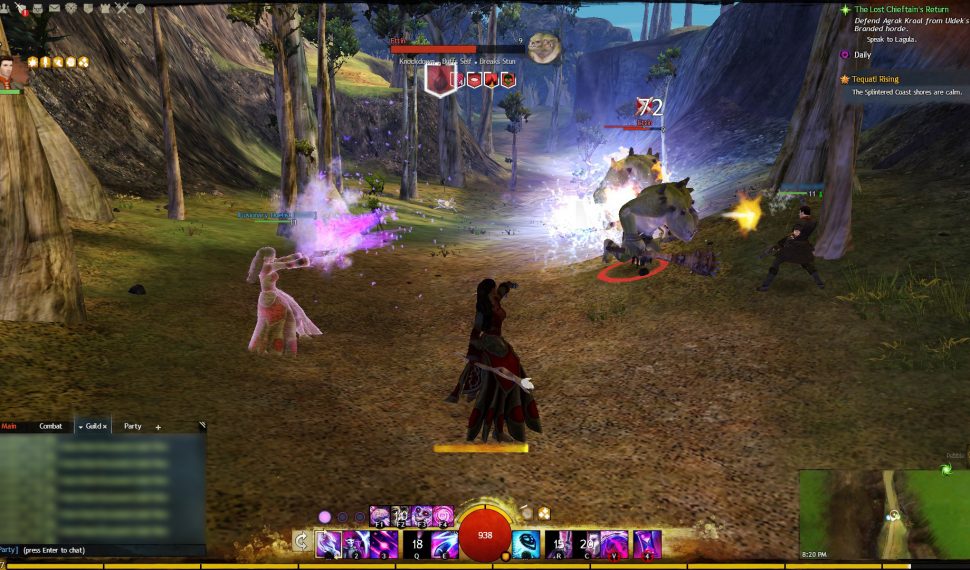Open the Combat chat tab
The height and width of the screenshot is (570, 970).
(x=50, y=426)
